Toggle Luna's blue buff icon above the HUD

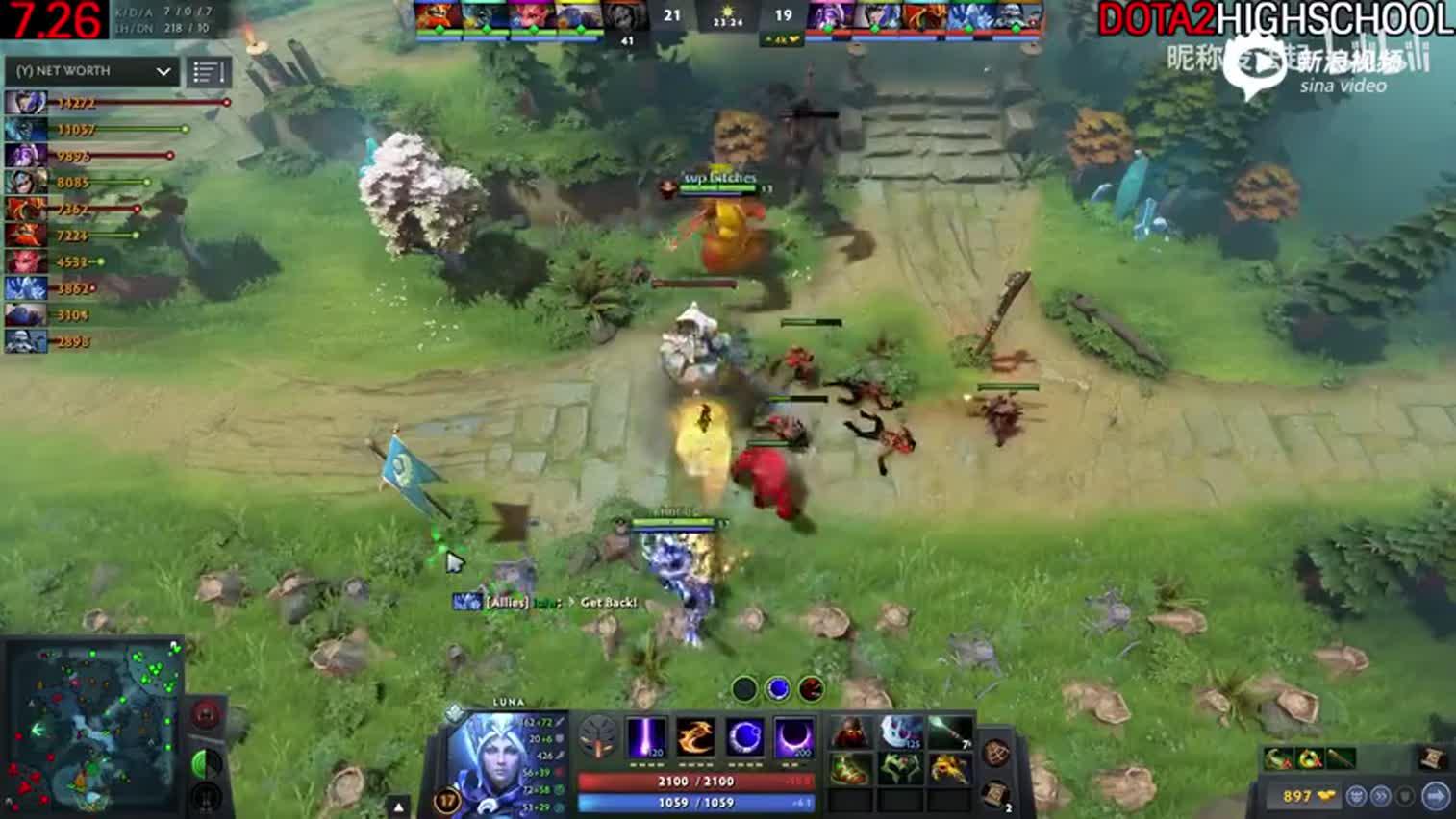tap(777, 689)
